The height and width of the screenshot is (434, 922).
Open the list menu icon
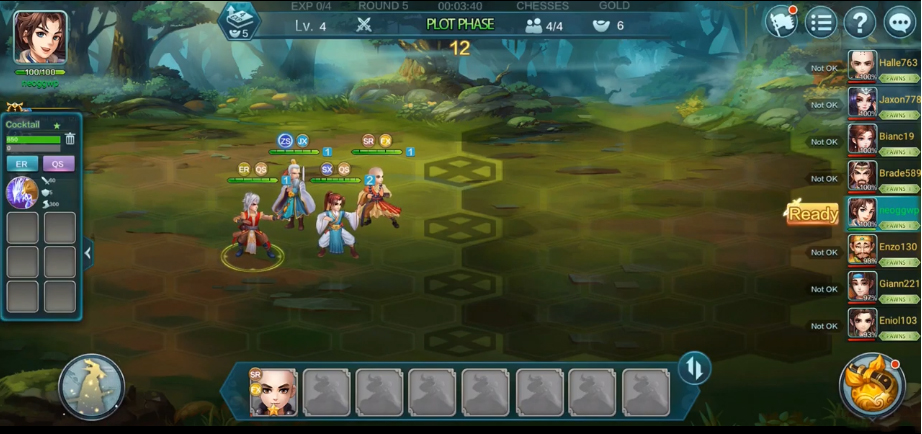821,22
